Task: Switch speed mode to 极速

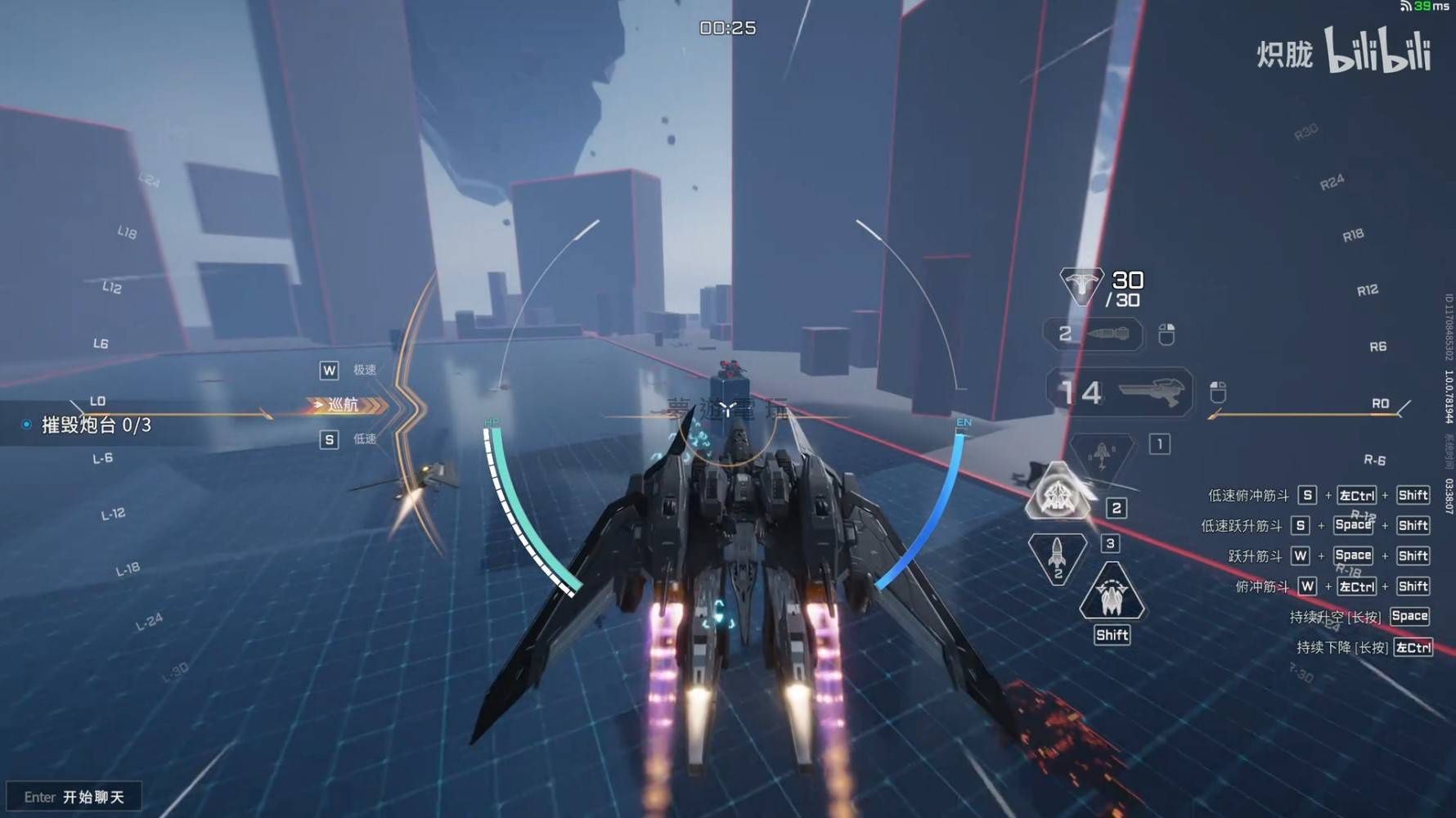Action: pos(349,371)
